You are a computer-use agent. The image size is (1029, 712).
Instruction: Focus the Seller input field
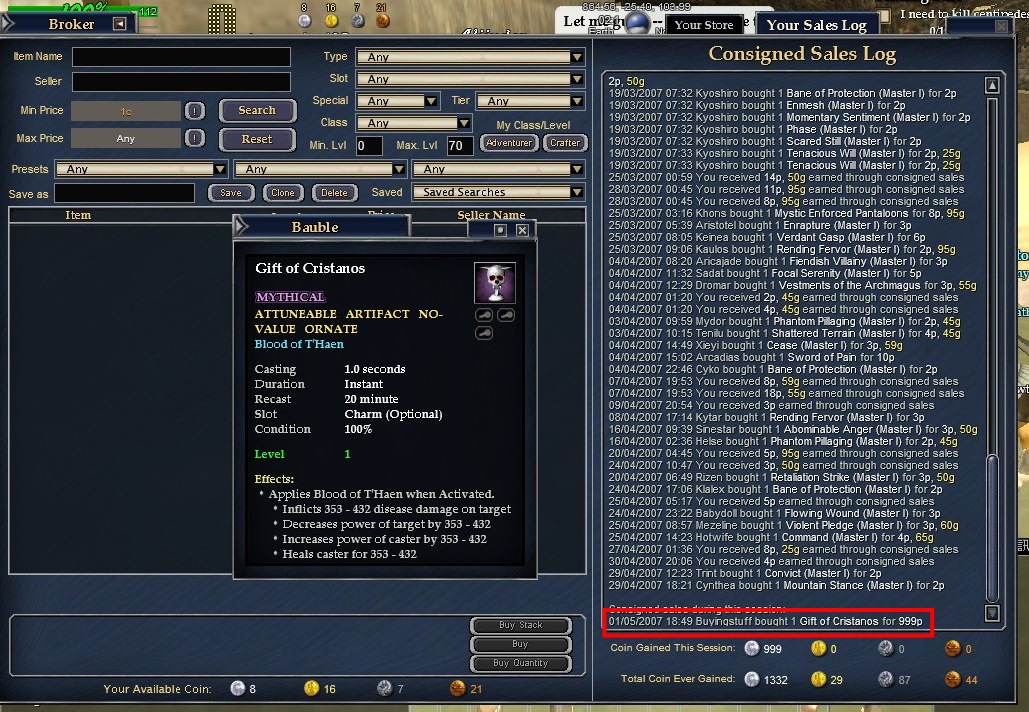(x=181, y=81)
